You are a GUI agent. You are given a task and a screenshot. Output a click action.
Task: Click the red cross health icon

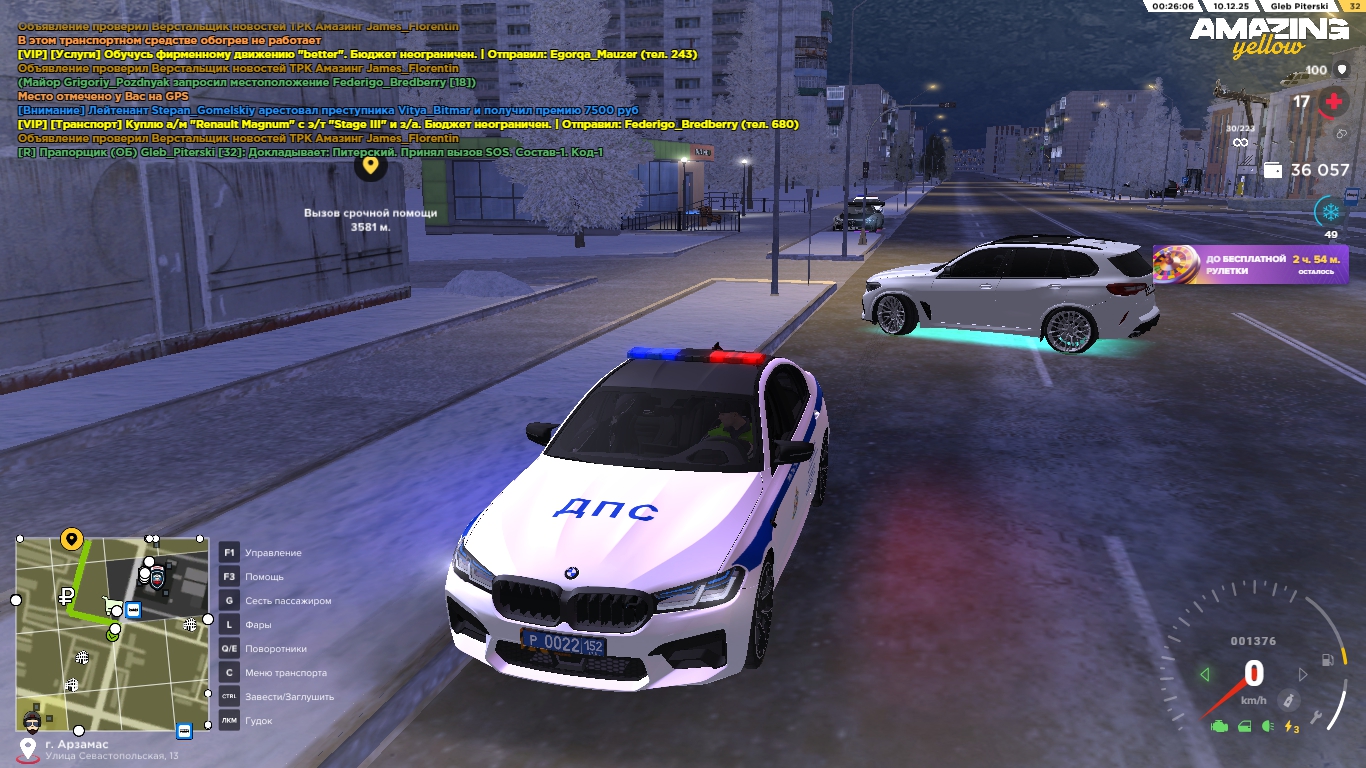(x=1332, y=102)
